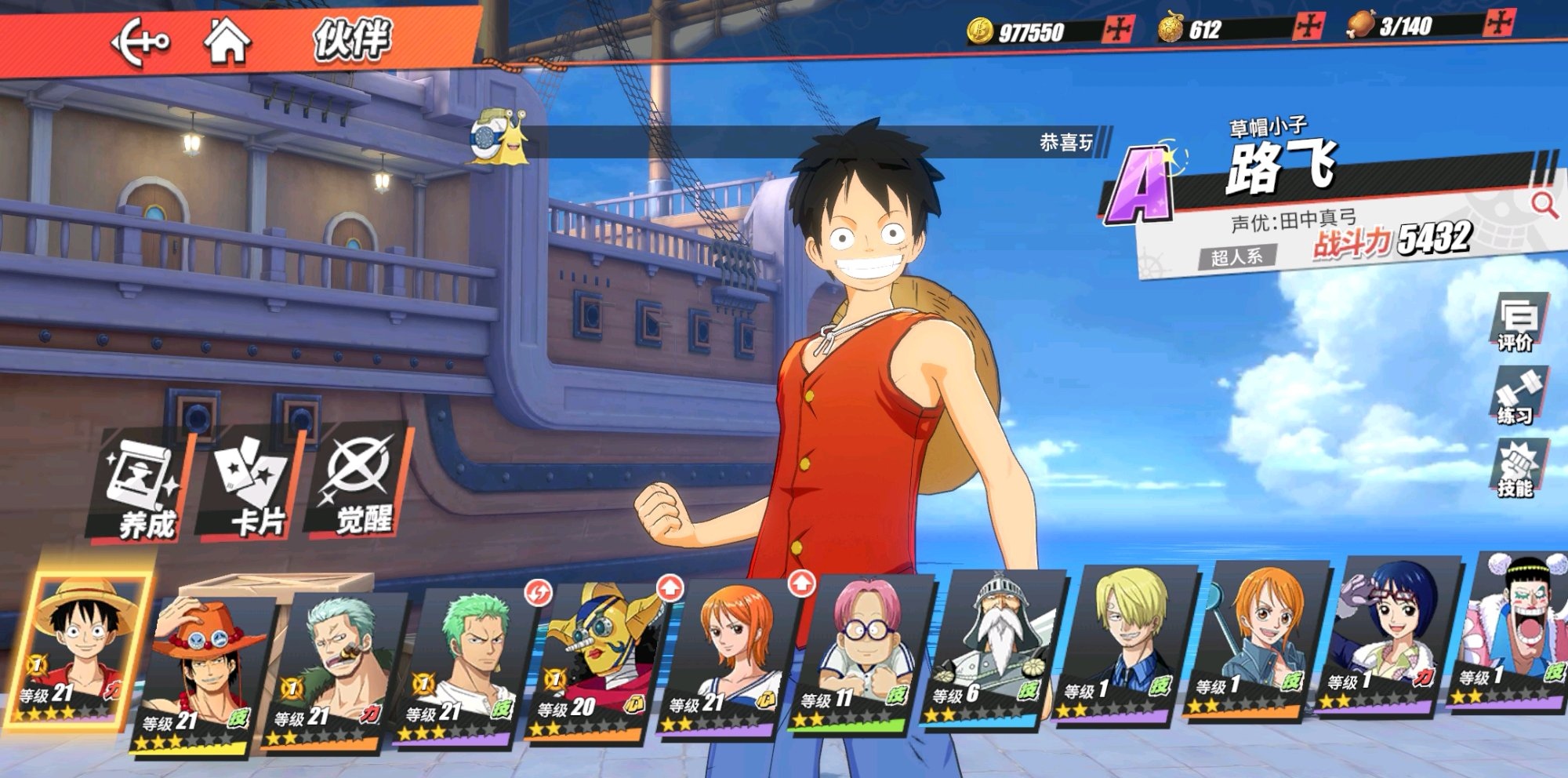The height and width of the screenshot is (778, 1568).
Task: Enter 练习 practice mode
Action: [1517, 396]
